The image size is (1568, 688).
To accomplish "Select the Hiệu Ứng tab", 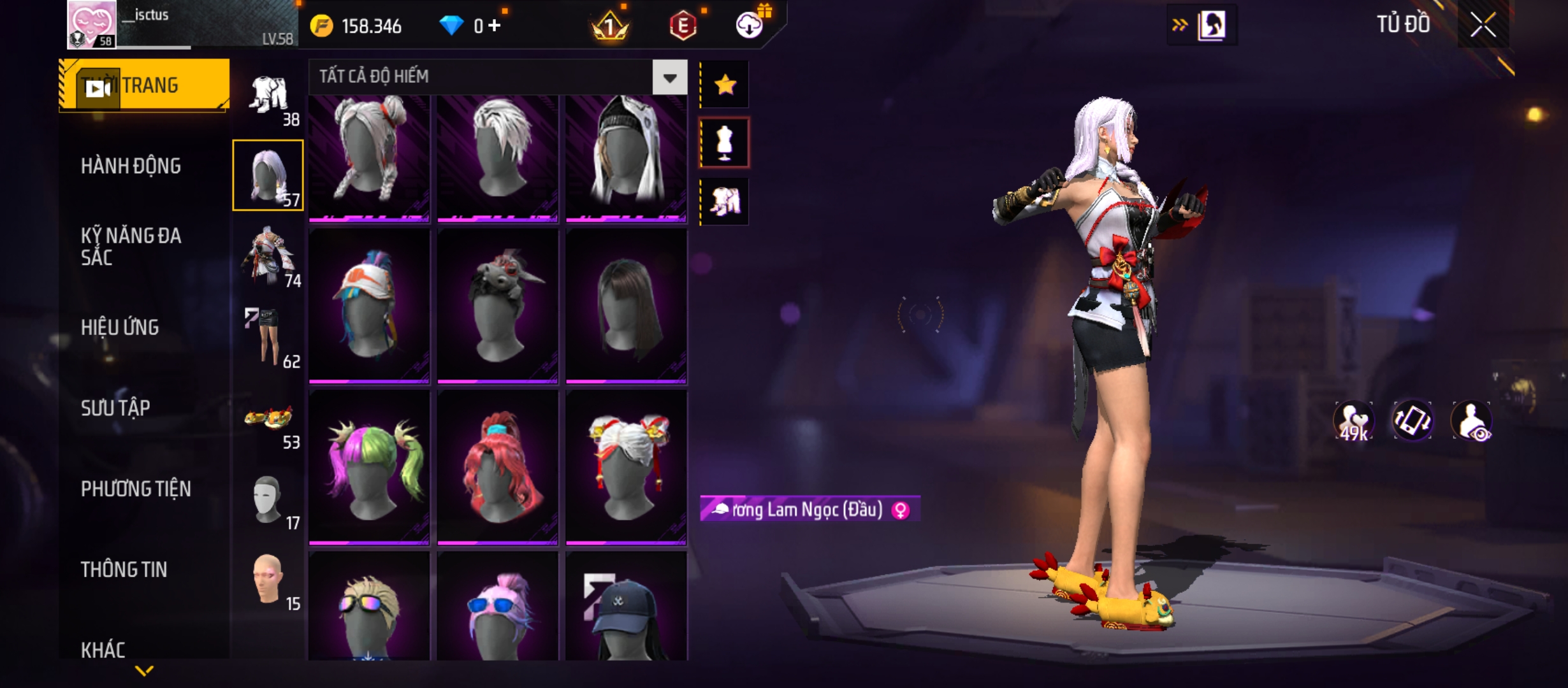I will coord(120,327).
